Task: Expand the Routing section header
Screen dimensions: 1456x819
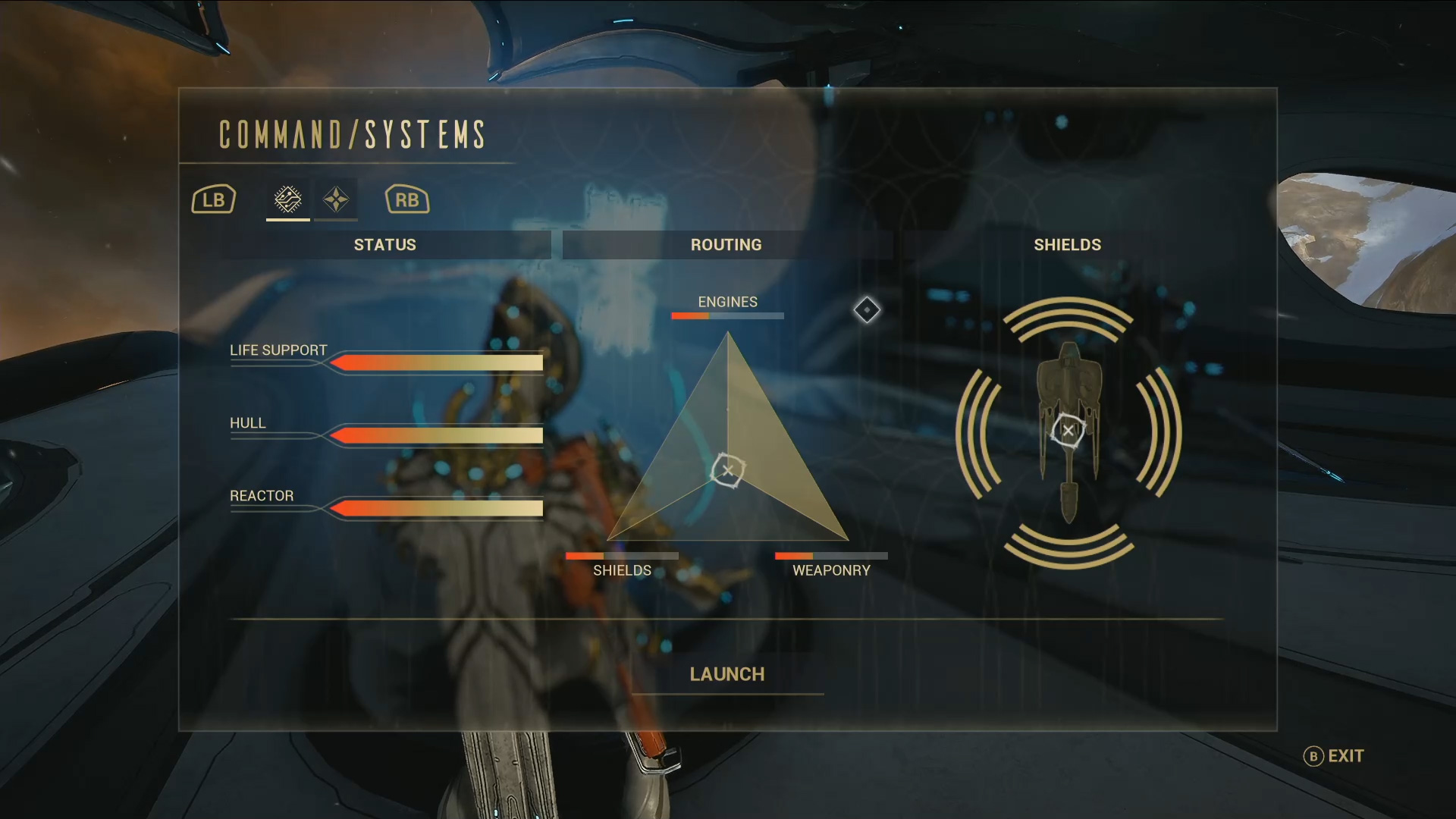Action: [x=726, y=244]
